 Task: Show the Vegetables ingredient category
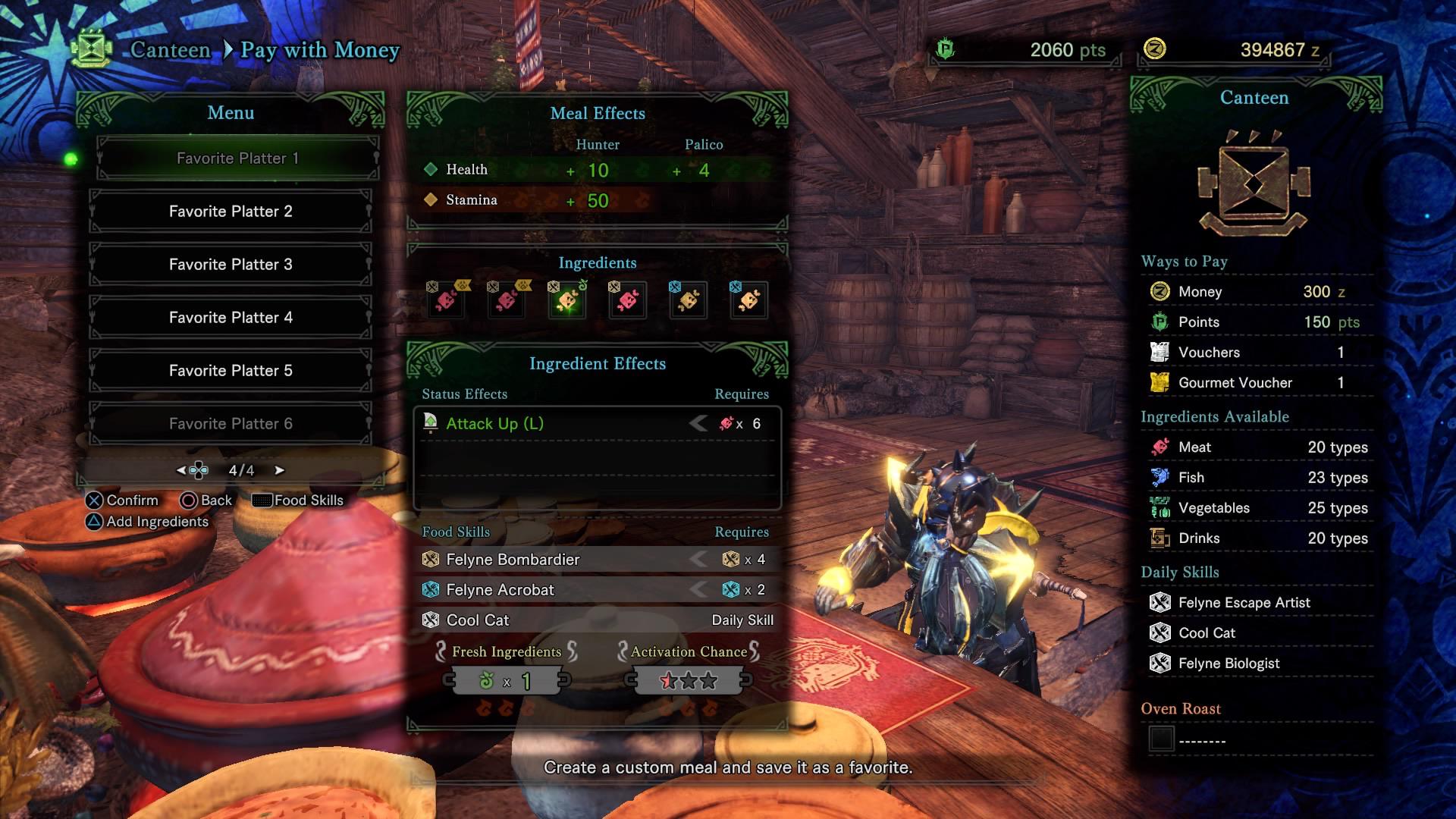tap(1256, 508)
